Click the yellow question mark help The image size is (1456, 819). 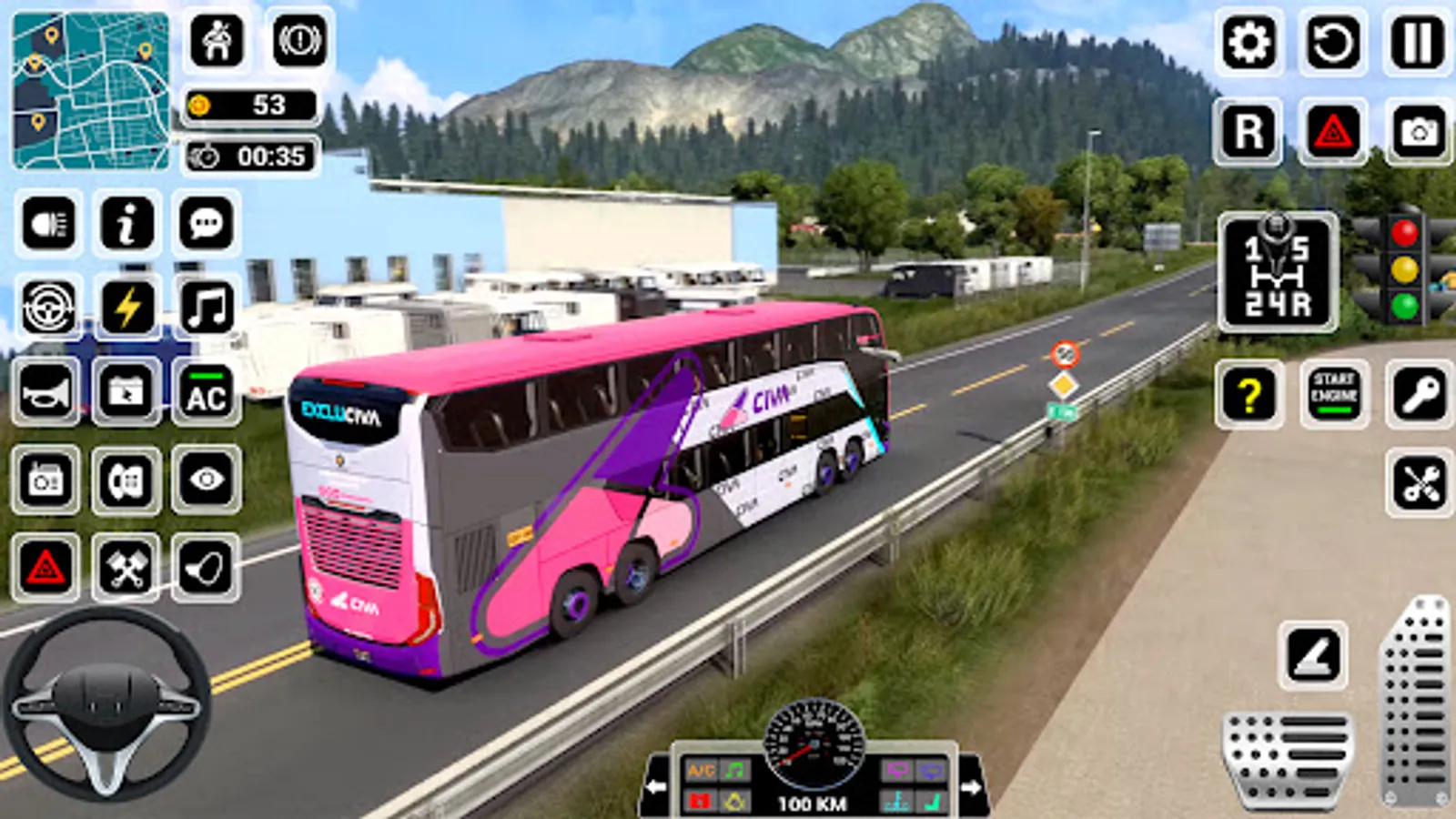click(1249, 394)
